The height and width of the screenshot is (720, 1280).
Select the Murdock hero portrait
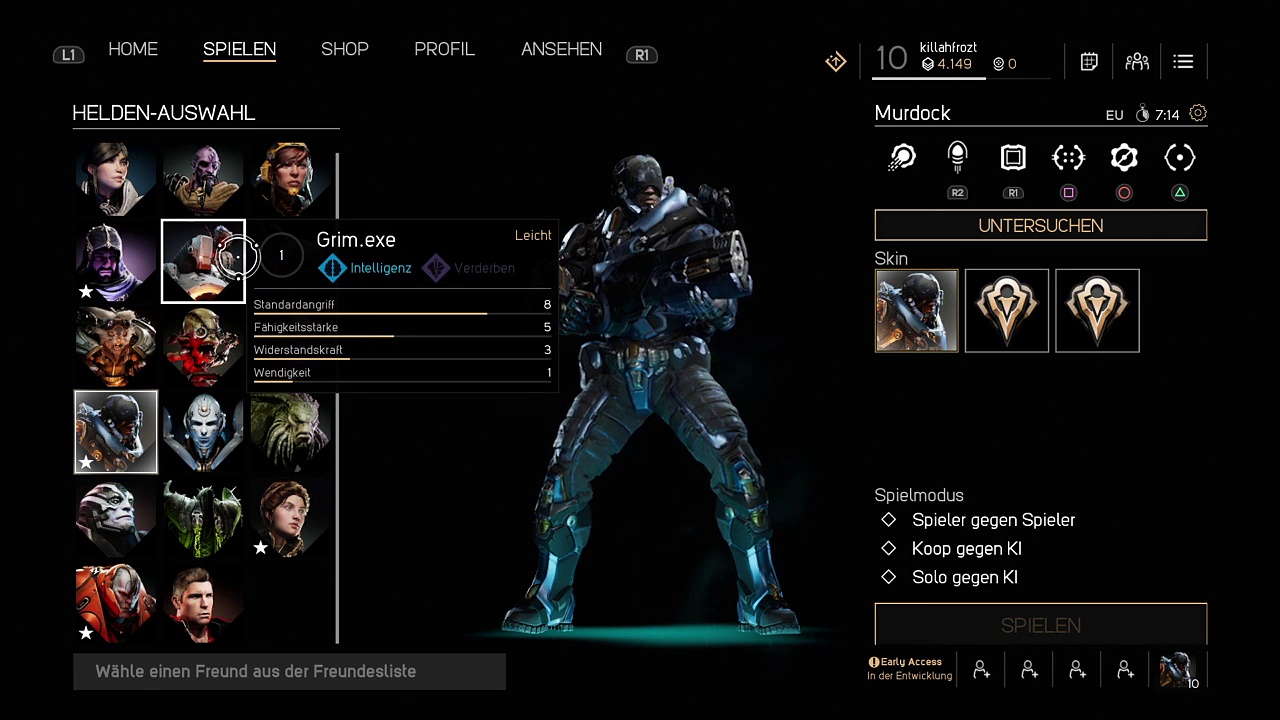tap(116, 432)
